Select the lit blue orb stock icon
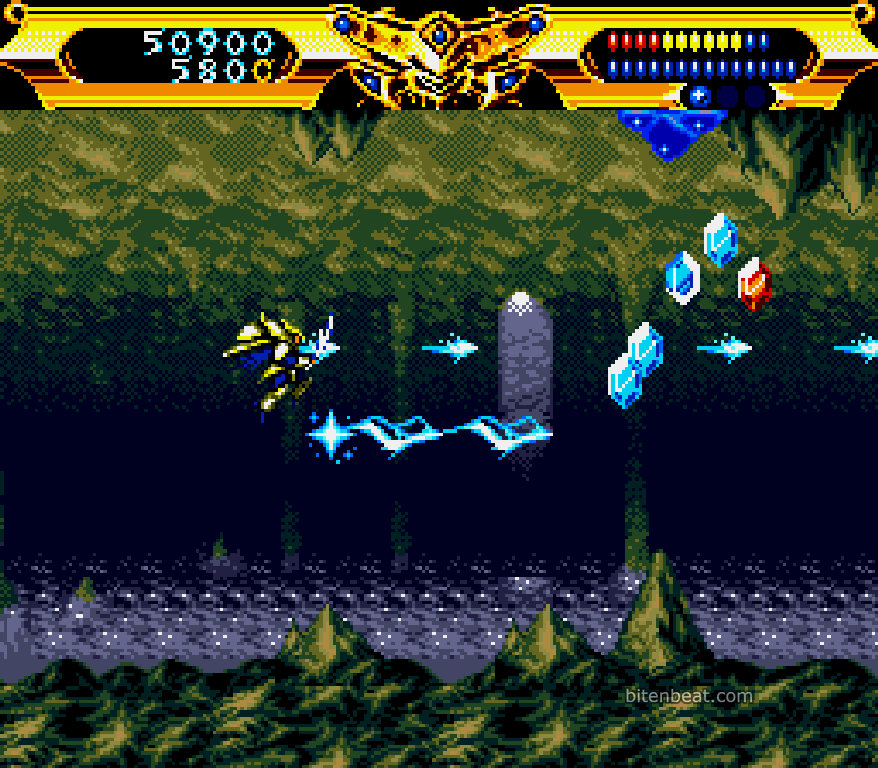The height and width of the screenshot is (768, 878). (699, 97)
